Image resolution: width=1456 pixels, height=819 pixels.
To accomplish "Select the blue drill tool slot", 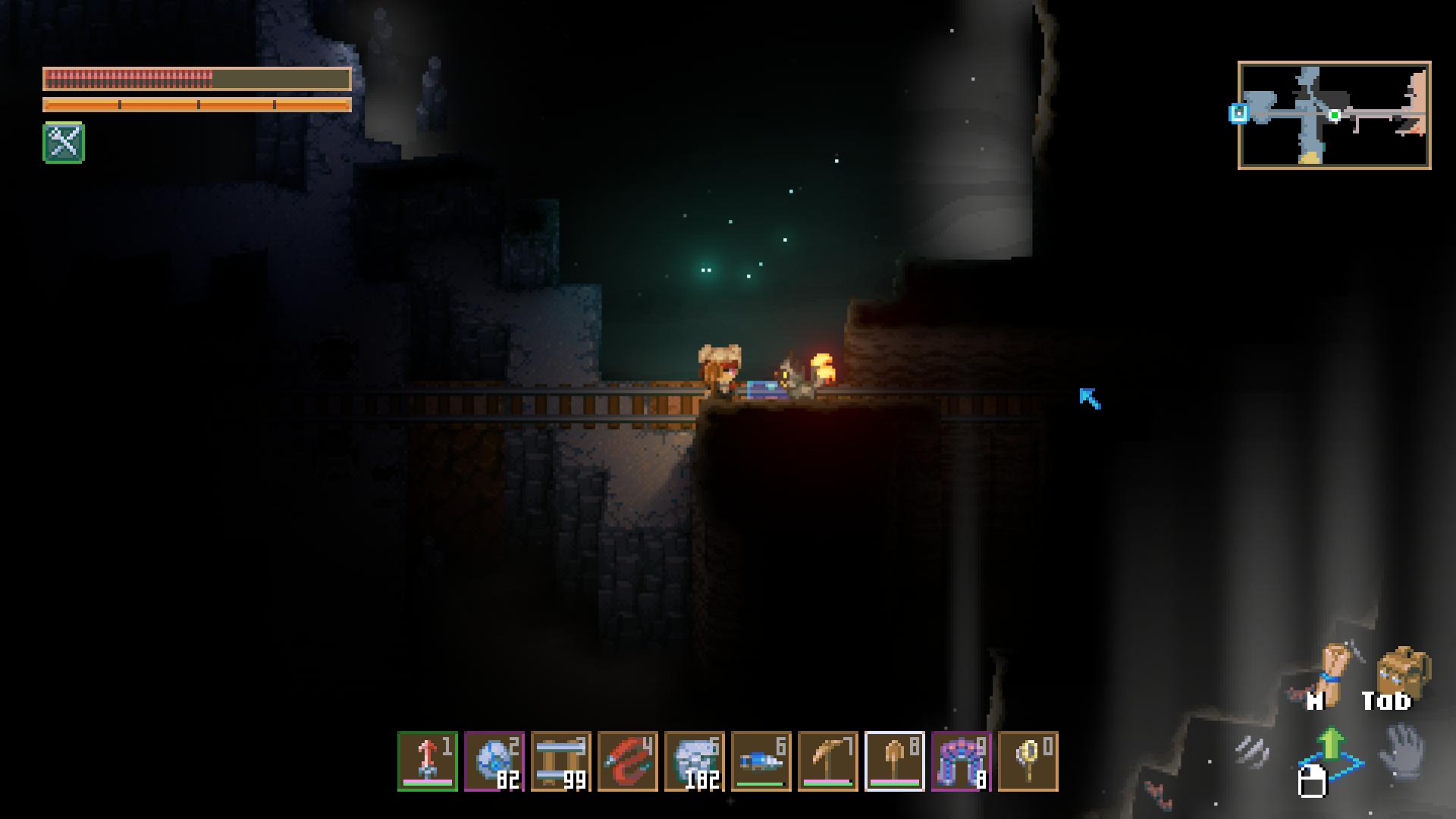I will point(761,761).
